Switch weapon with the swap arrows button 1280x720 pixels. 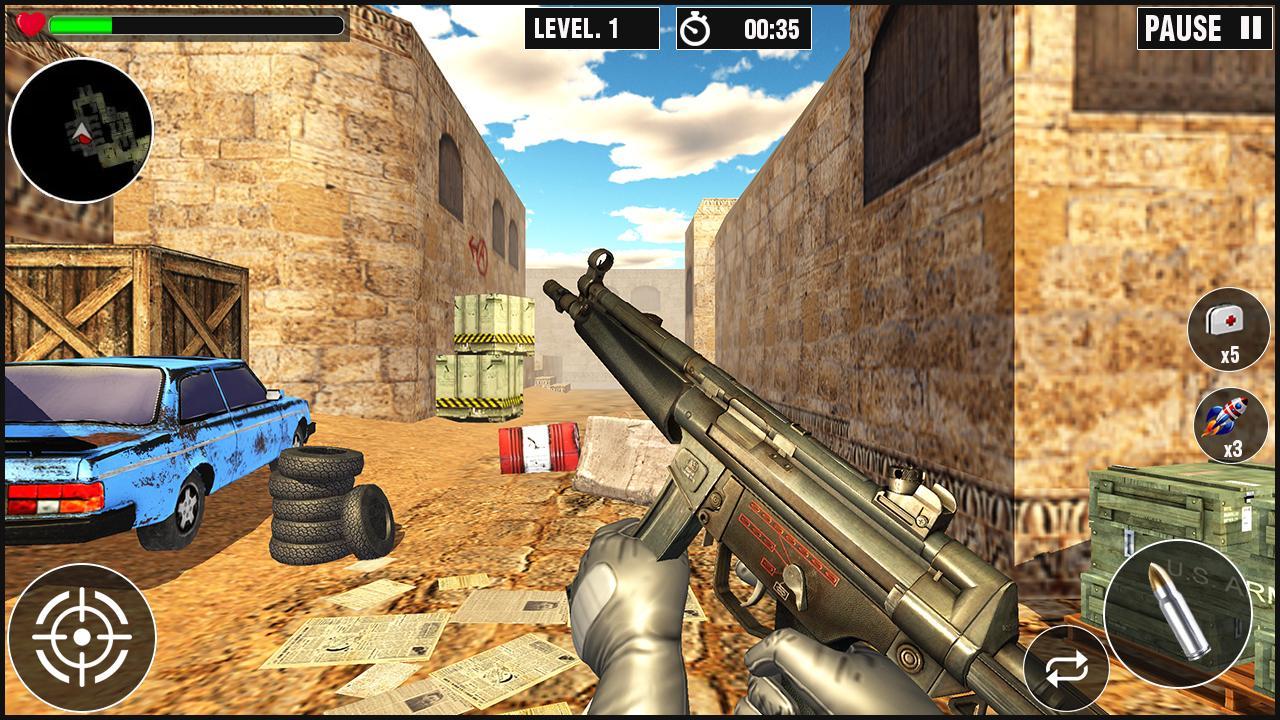click(1066, 670)
